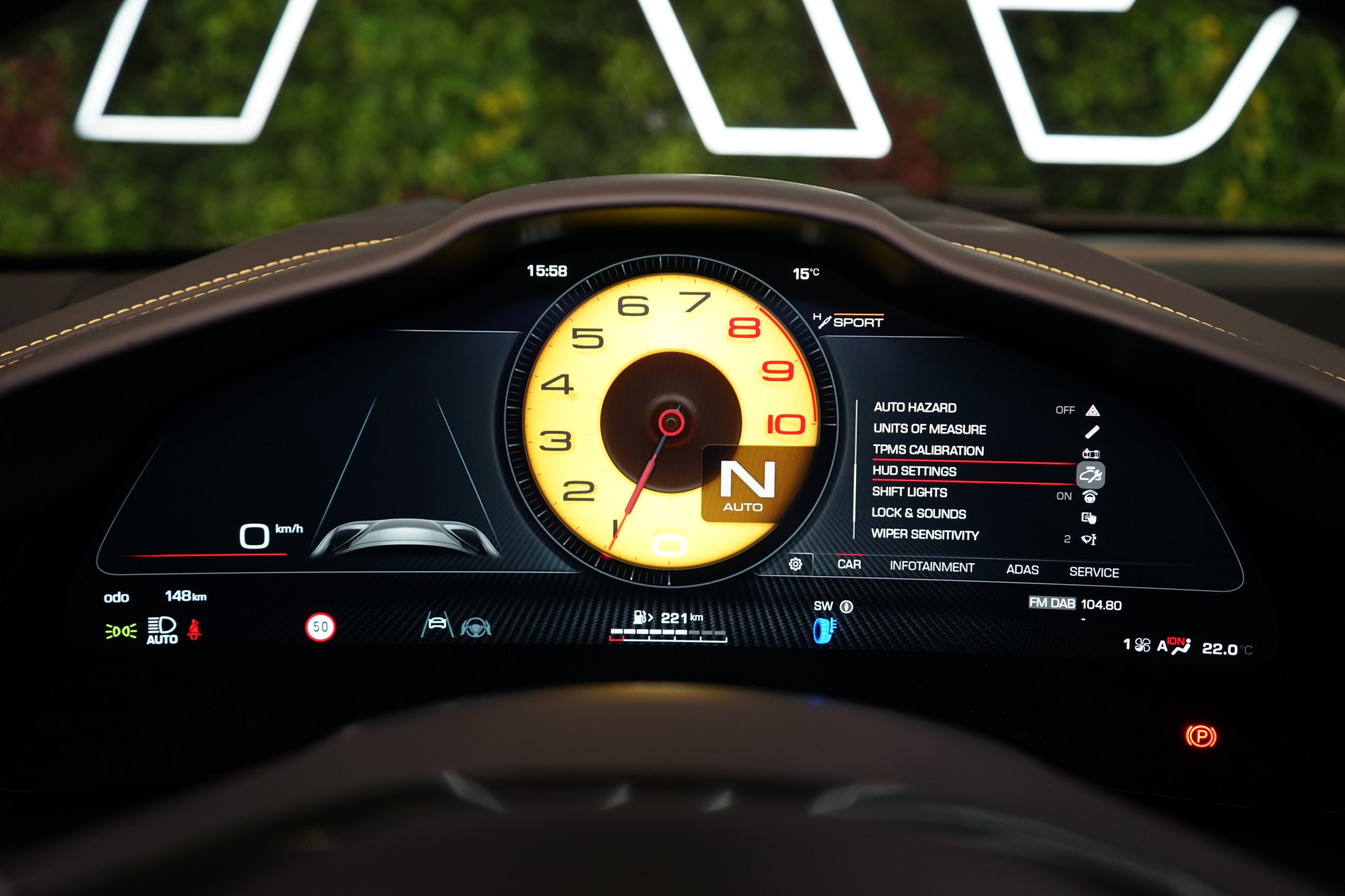This screenshot has height=896, width=1345.
Task: Select Wiper Sensitivity
Action: tap(925, 535)
